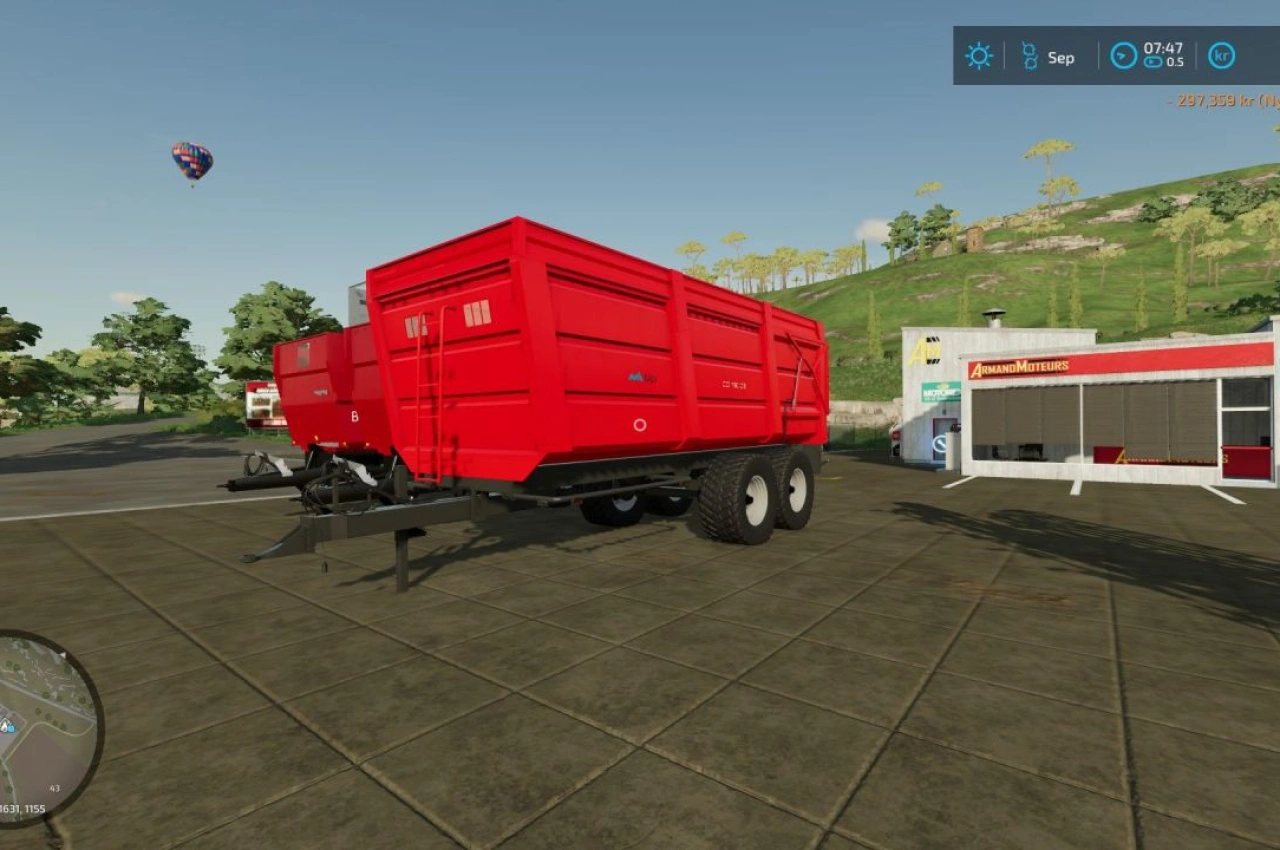Click the 0.5 time-scale indicator icon

pos(1153,63)
